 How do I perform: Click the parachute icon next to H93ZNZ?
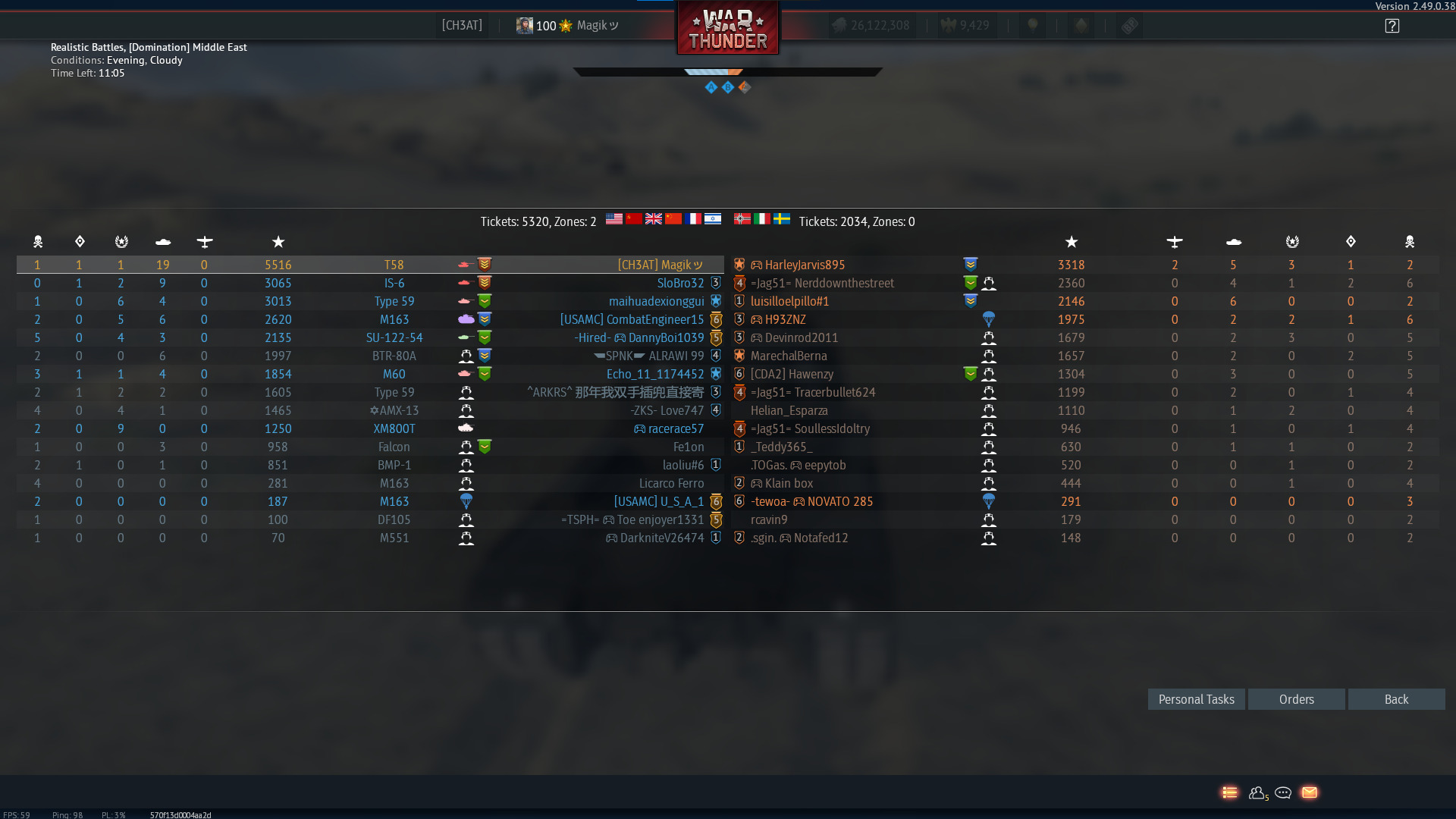pyautogui.click(x=989, y=318)
